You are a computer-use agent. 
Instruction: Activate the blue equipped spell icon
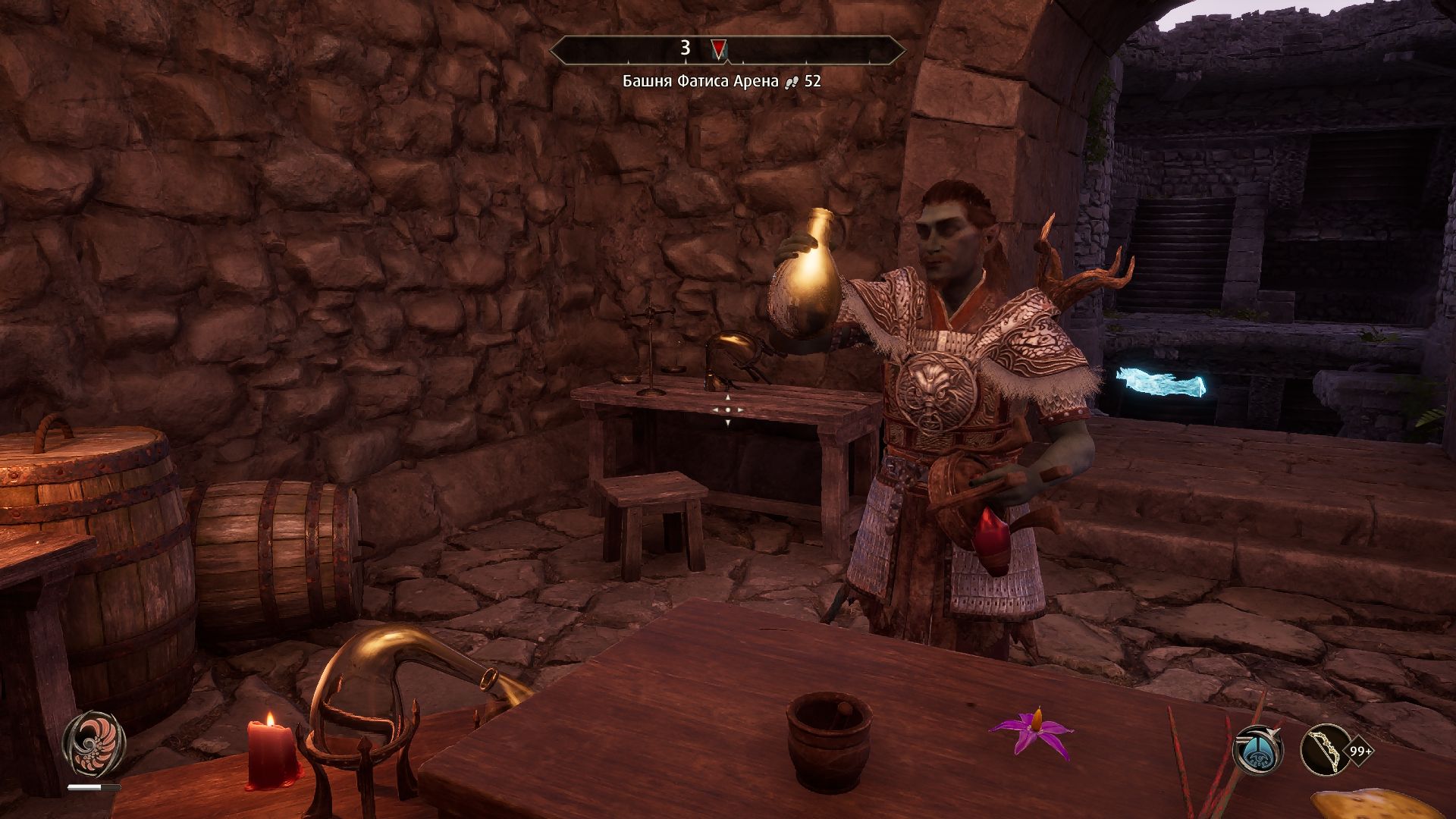[x=1258, y=750]
